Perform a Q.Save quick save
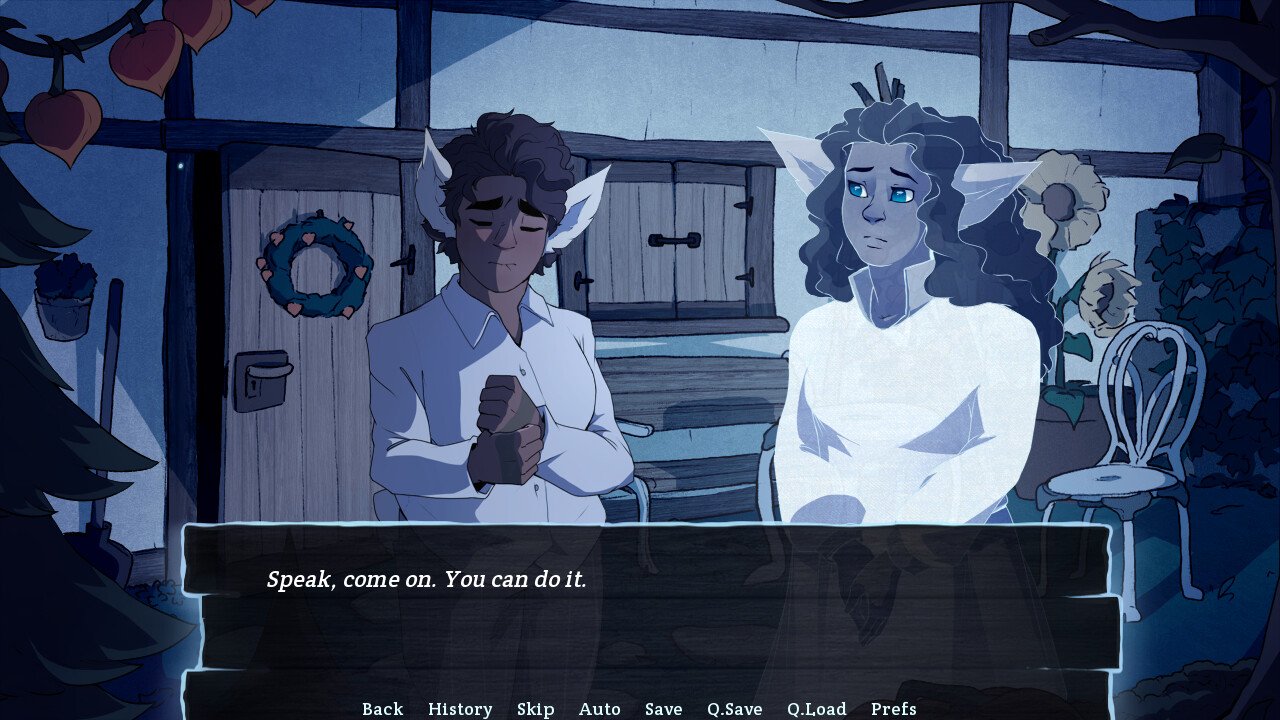 click(x=734, y=708)
